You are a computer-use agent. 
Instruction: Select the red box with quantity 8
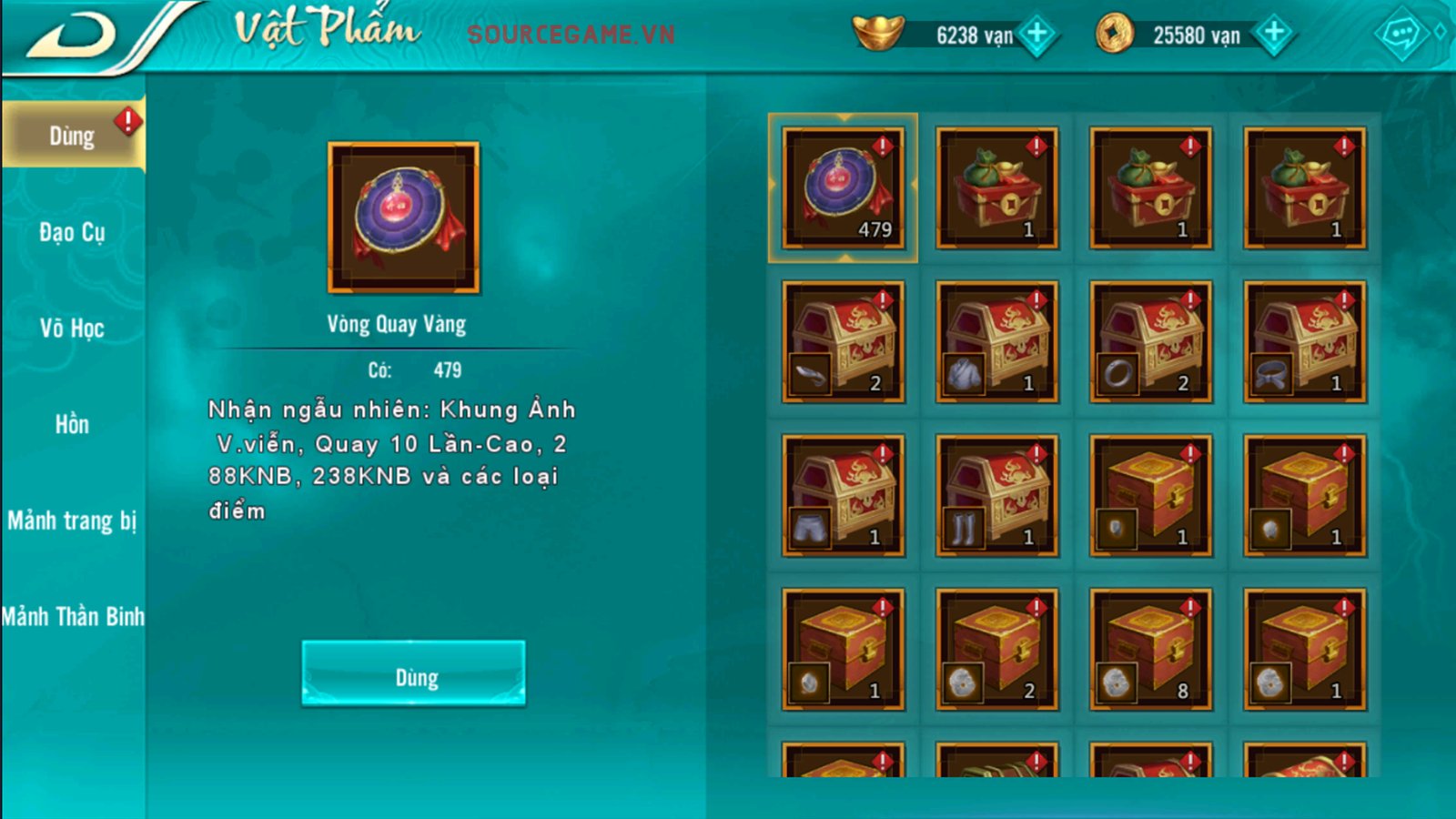coord(1150,649)
